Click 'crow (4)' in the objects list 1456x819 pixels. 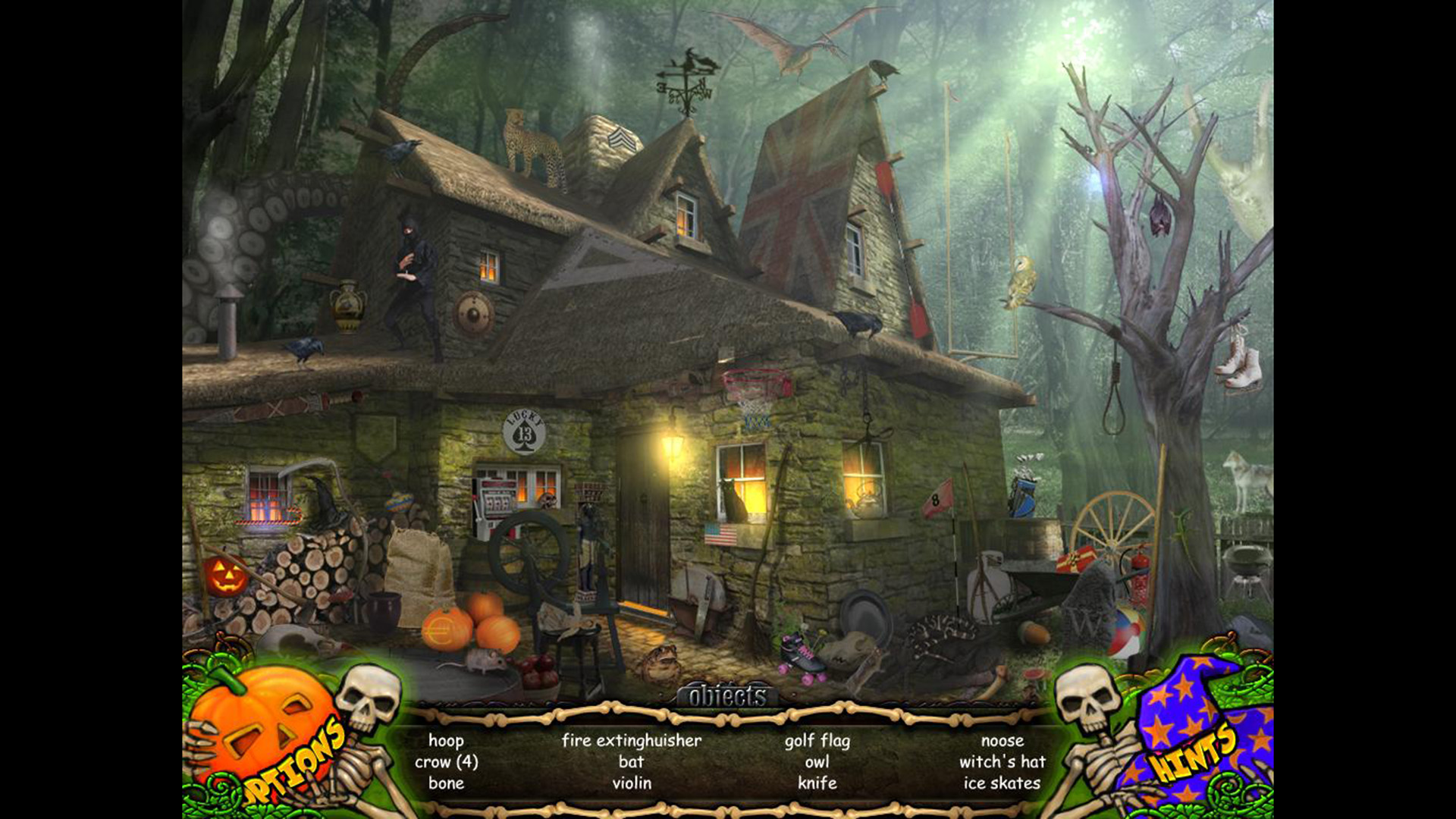tap(447, 763)
